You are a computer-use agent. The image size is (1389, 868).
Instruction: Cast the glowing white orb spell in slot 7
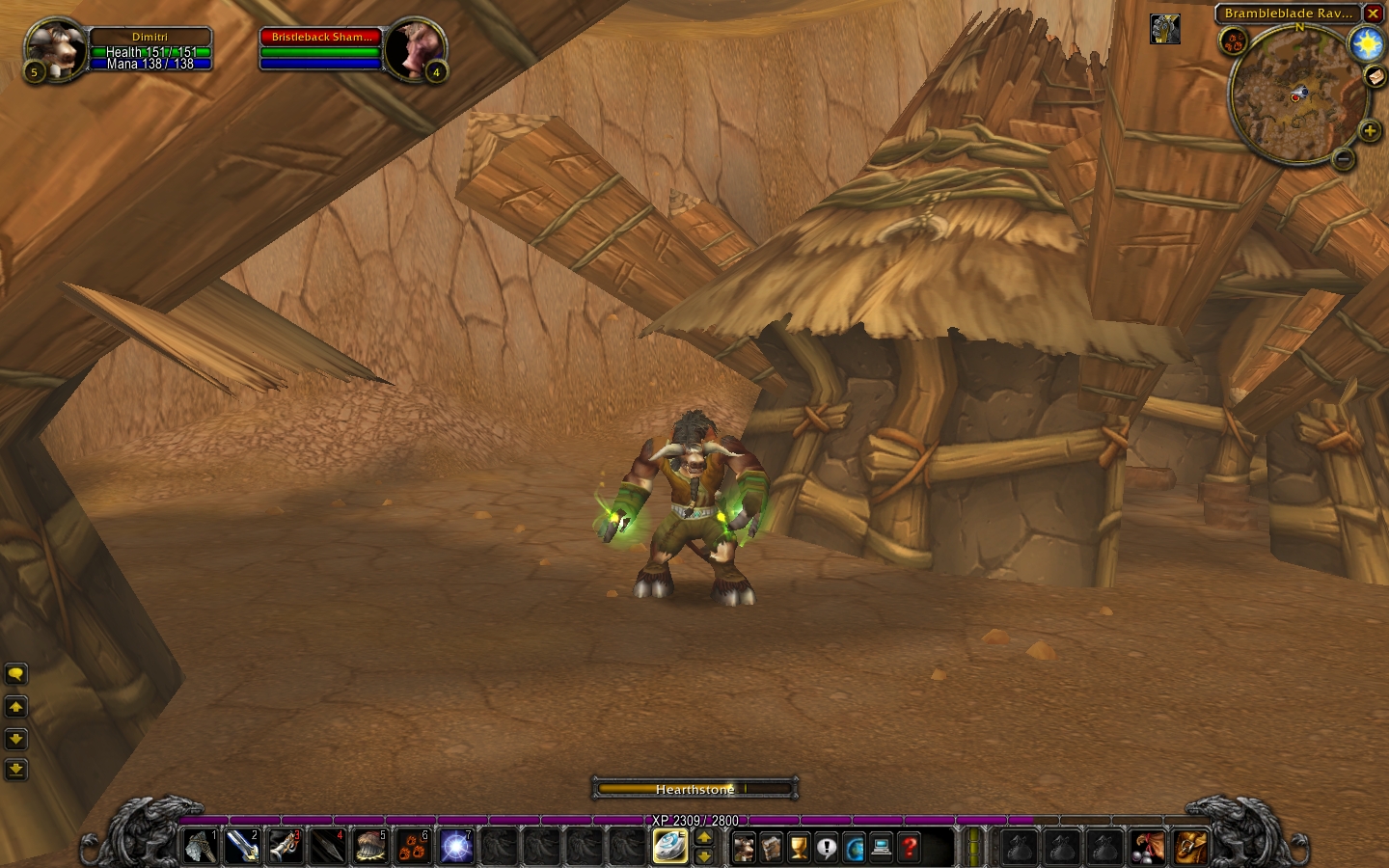[x=456, y=847]
